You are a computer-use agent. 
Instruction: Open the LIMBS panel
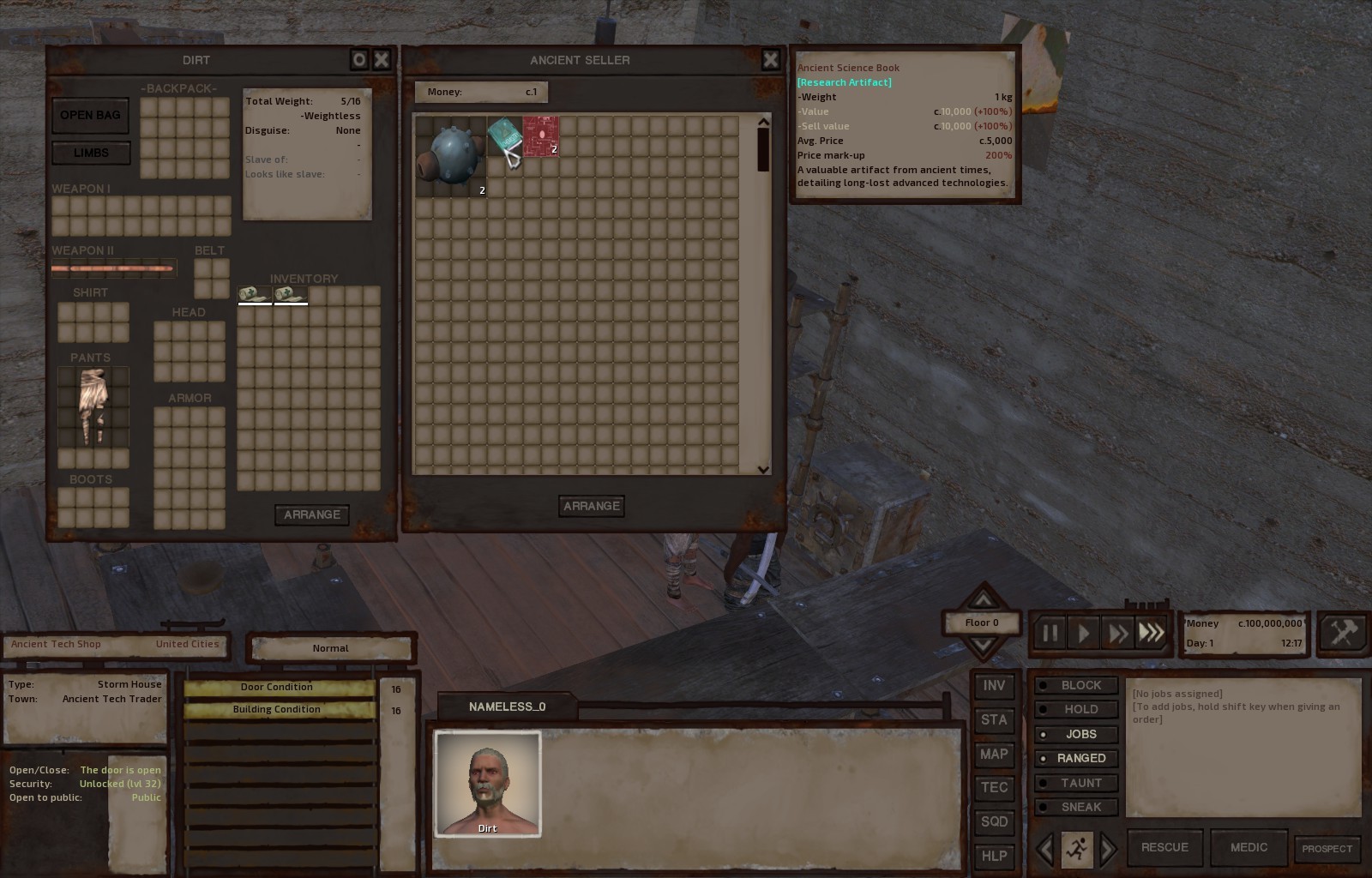tap(91, 153)
